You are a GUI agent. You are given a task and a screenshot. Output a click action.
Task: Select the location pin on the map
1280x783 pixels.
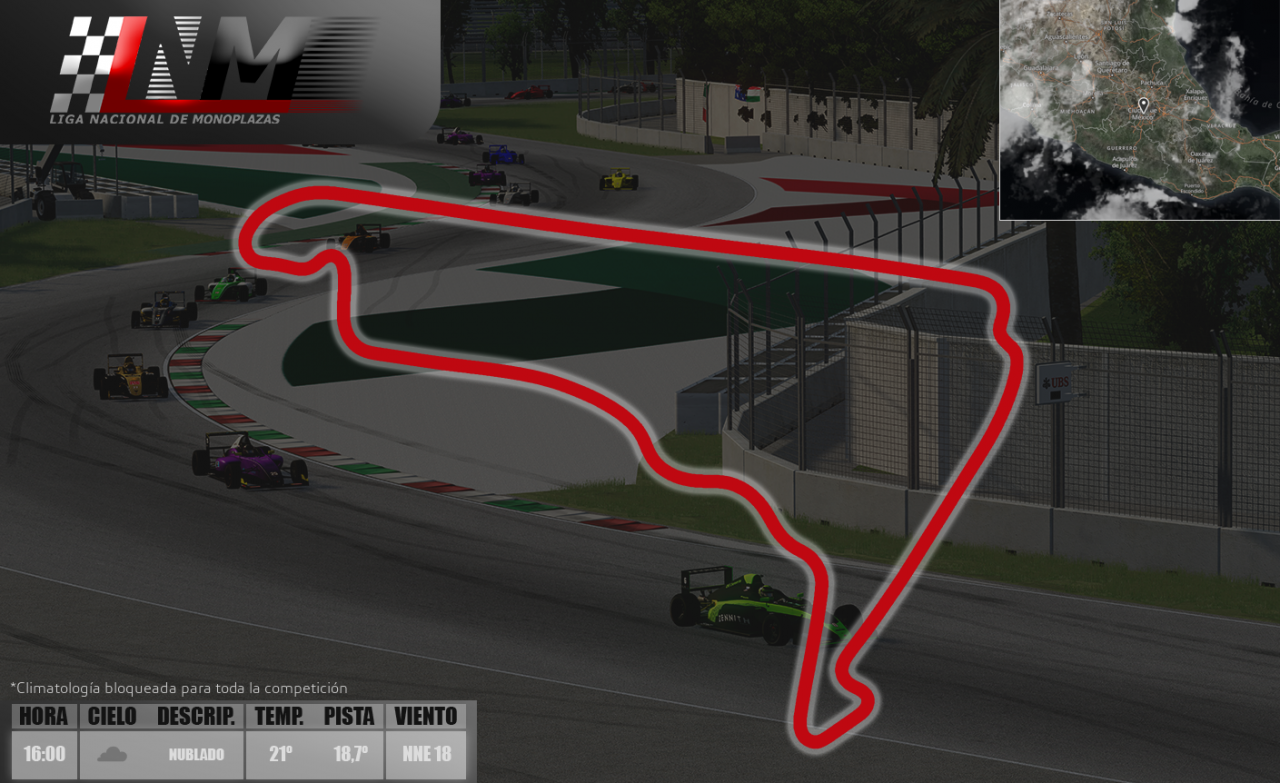1143,104
